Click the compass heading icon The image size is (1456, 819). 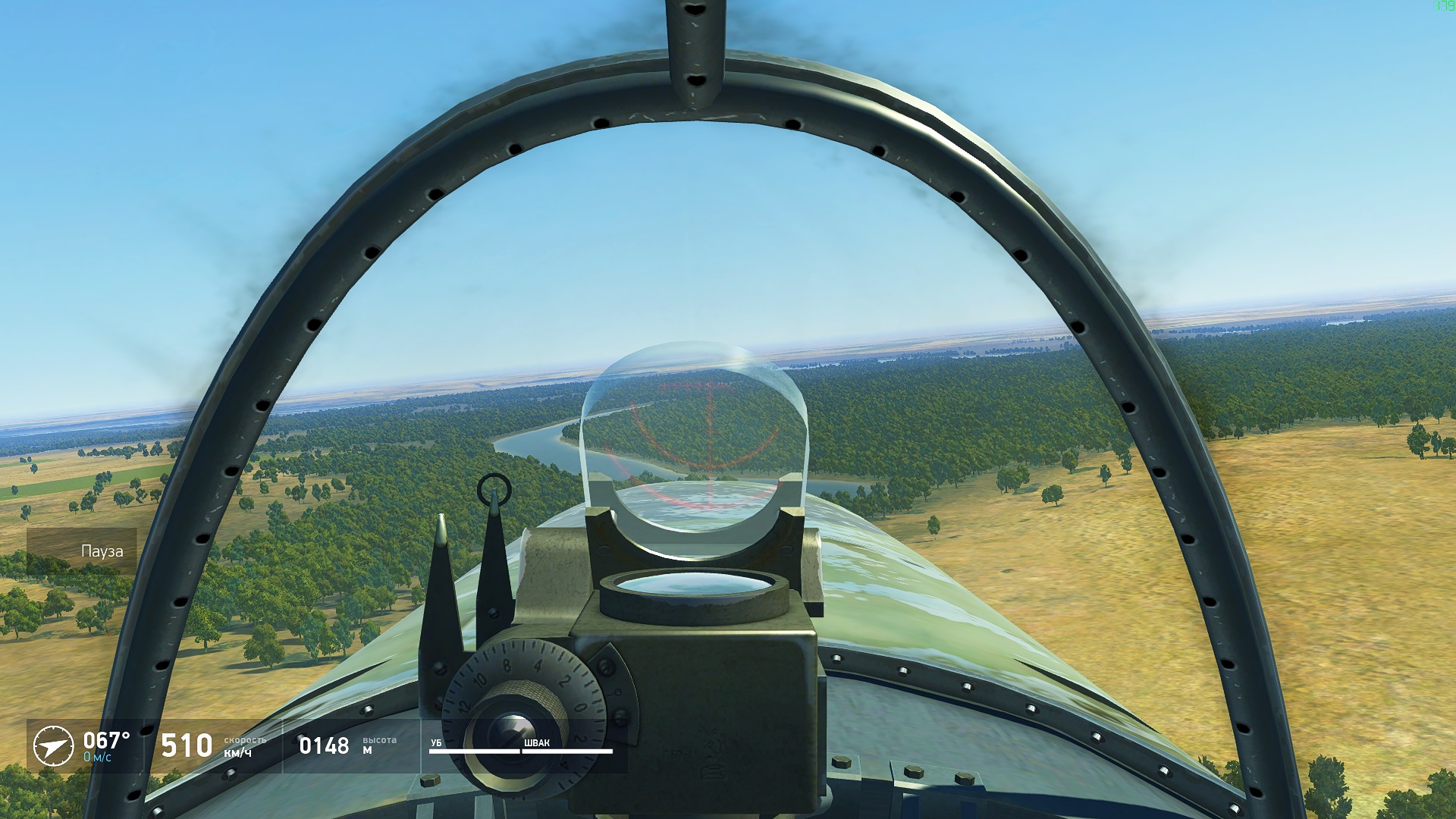point(53,745)
